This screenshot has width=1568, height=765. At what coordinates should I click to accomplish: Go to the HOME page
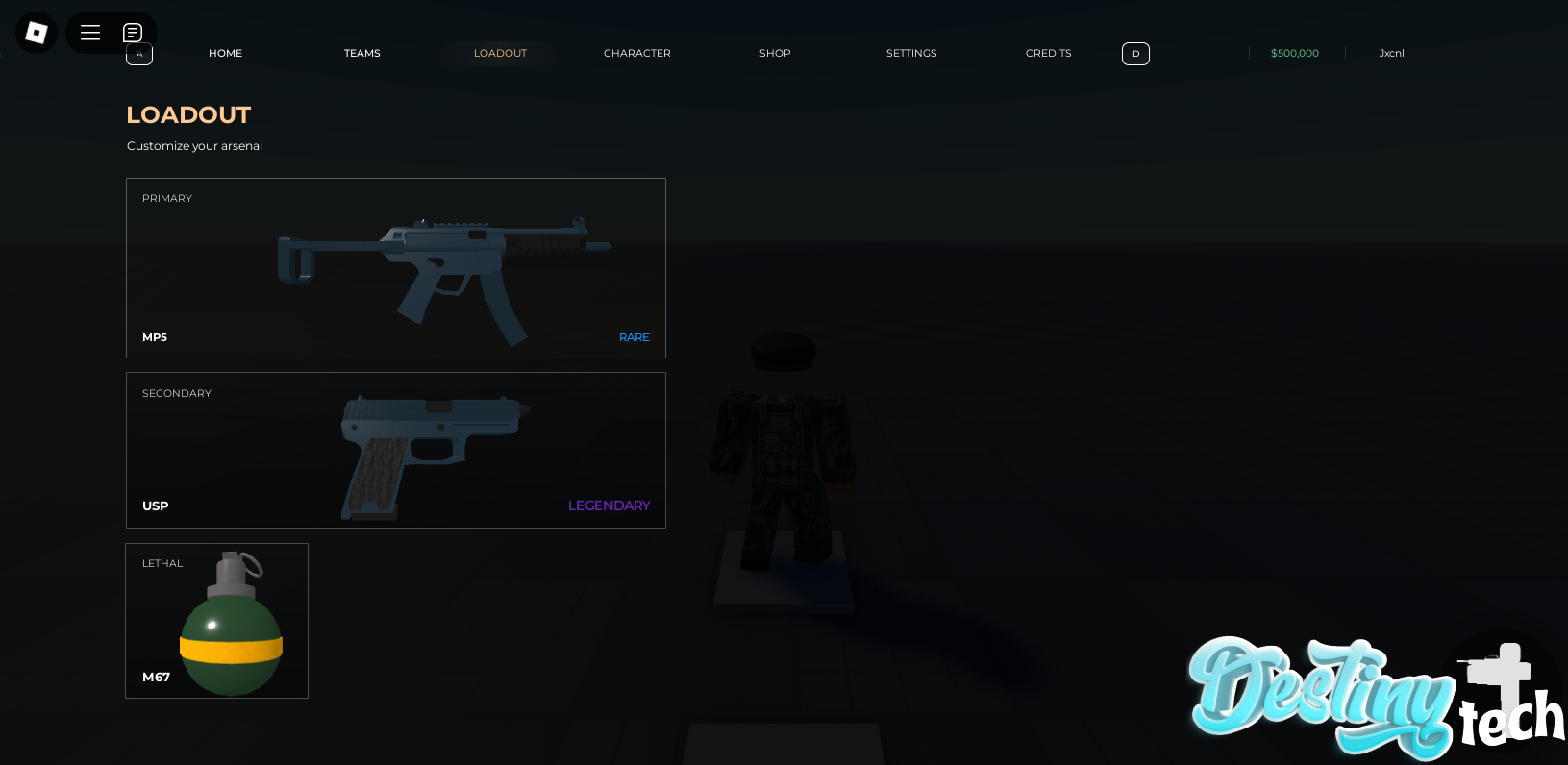[225, 53]
